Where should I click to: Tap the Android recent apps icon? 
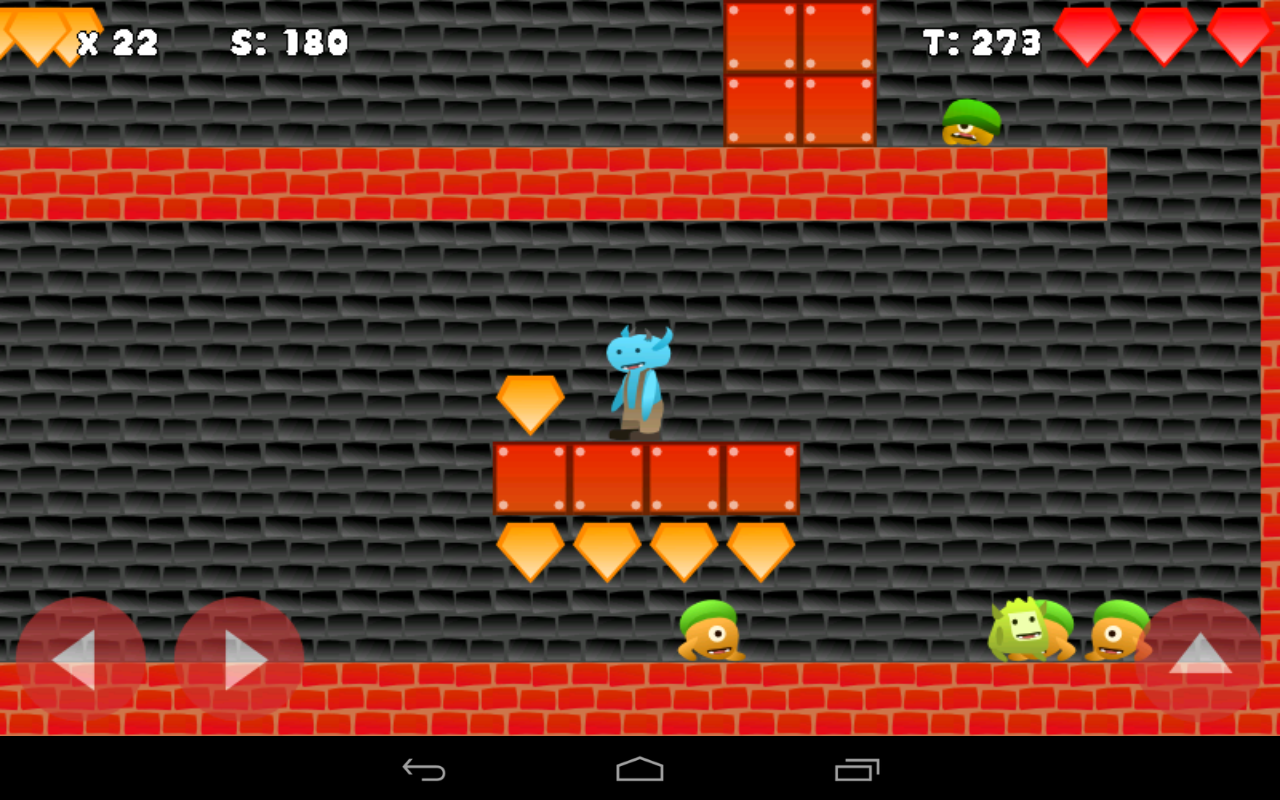click(855, 770)
